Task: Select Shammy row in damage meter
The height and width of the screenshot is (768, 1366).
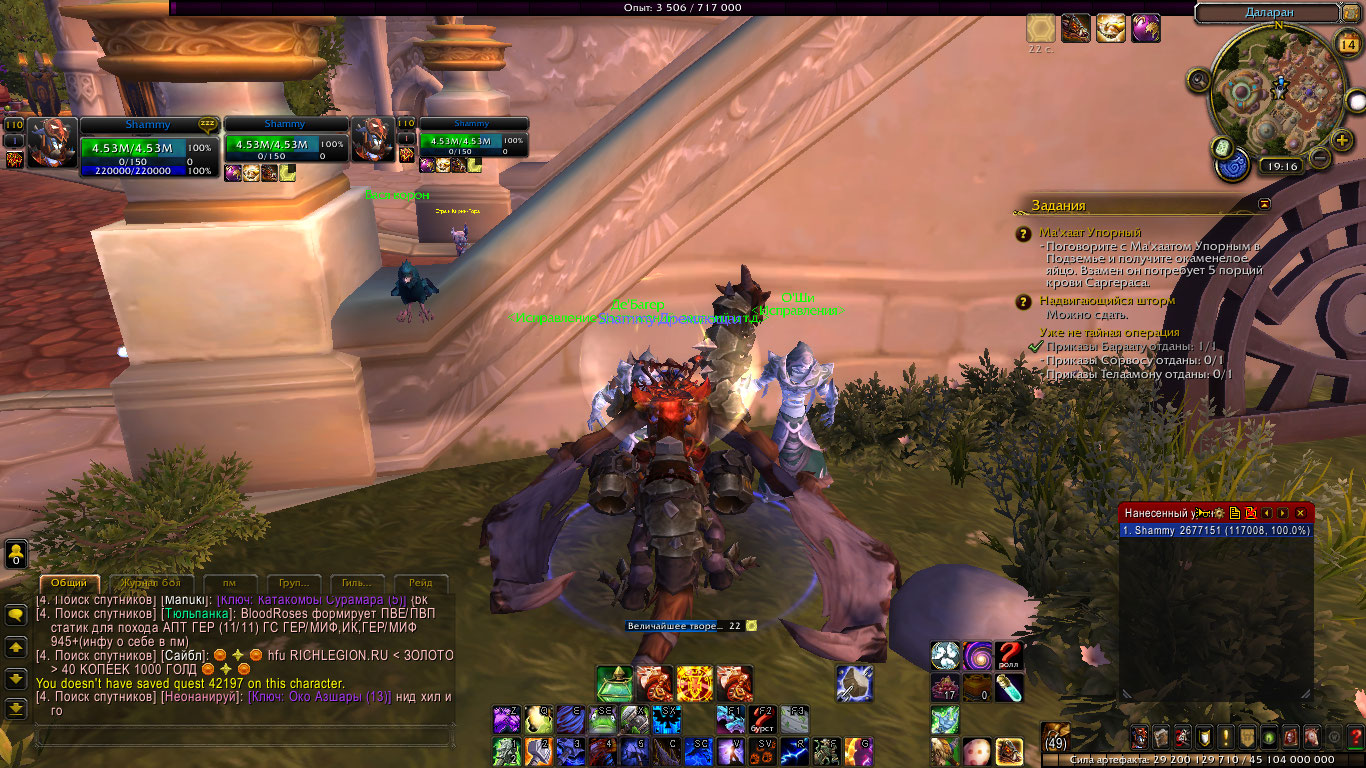Action: click(1215, 531)
